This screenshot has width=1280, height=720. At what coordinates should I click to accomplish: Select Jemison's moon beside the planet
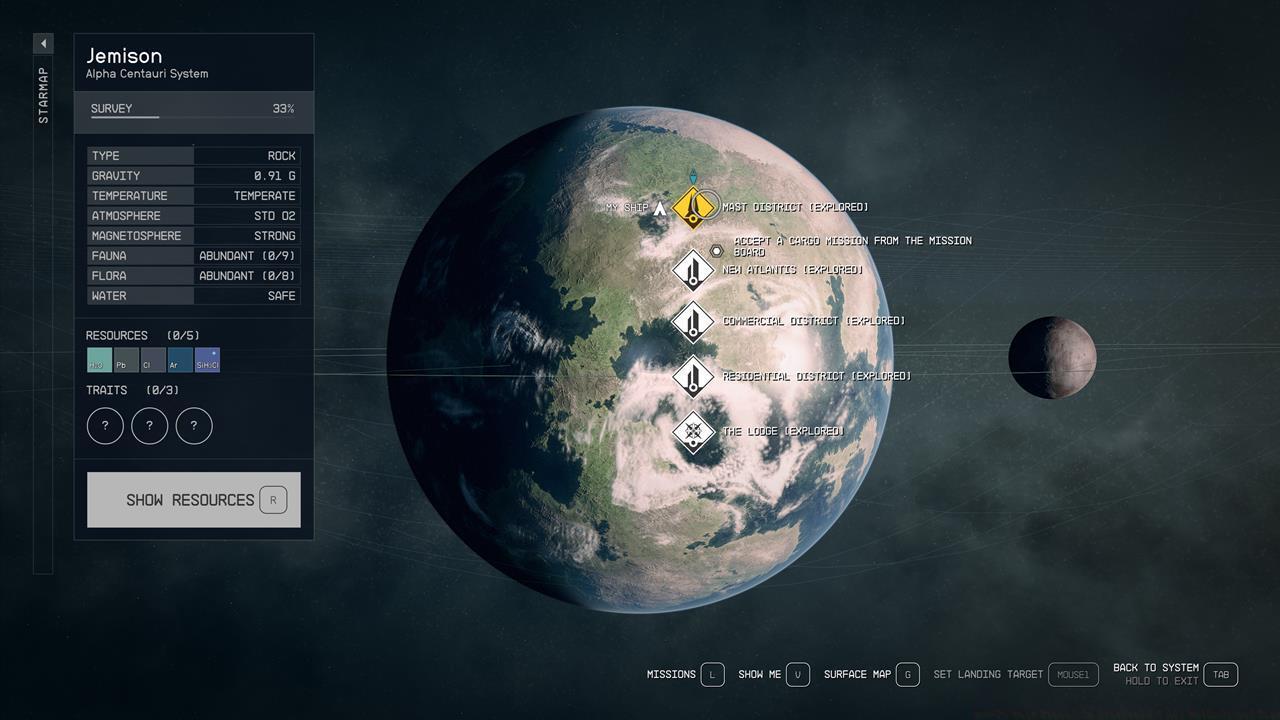[1052, 357]
